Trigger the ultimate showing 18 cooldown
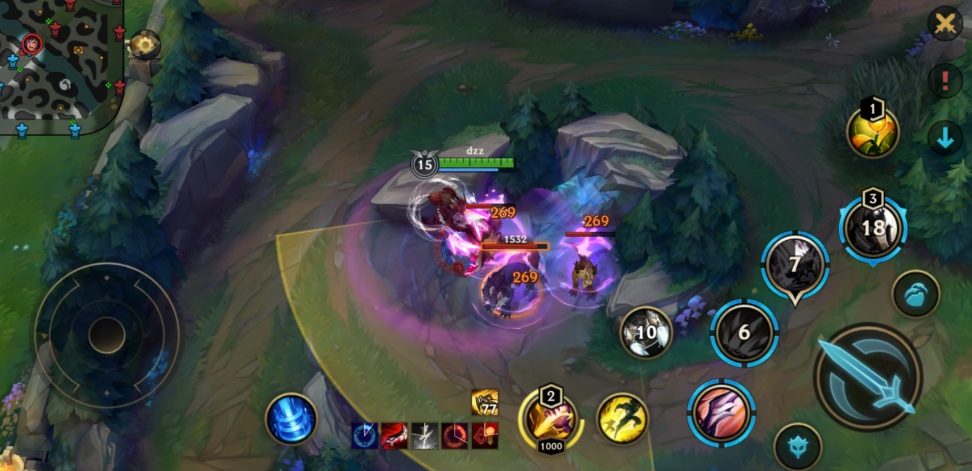Viewport: 972px width, 471px height. [873, 227]
